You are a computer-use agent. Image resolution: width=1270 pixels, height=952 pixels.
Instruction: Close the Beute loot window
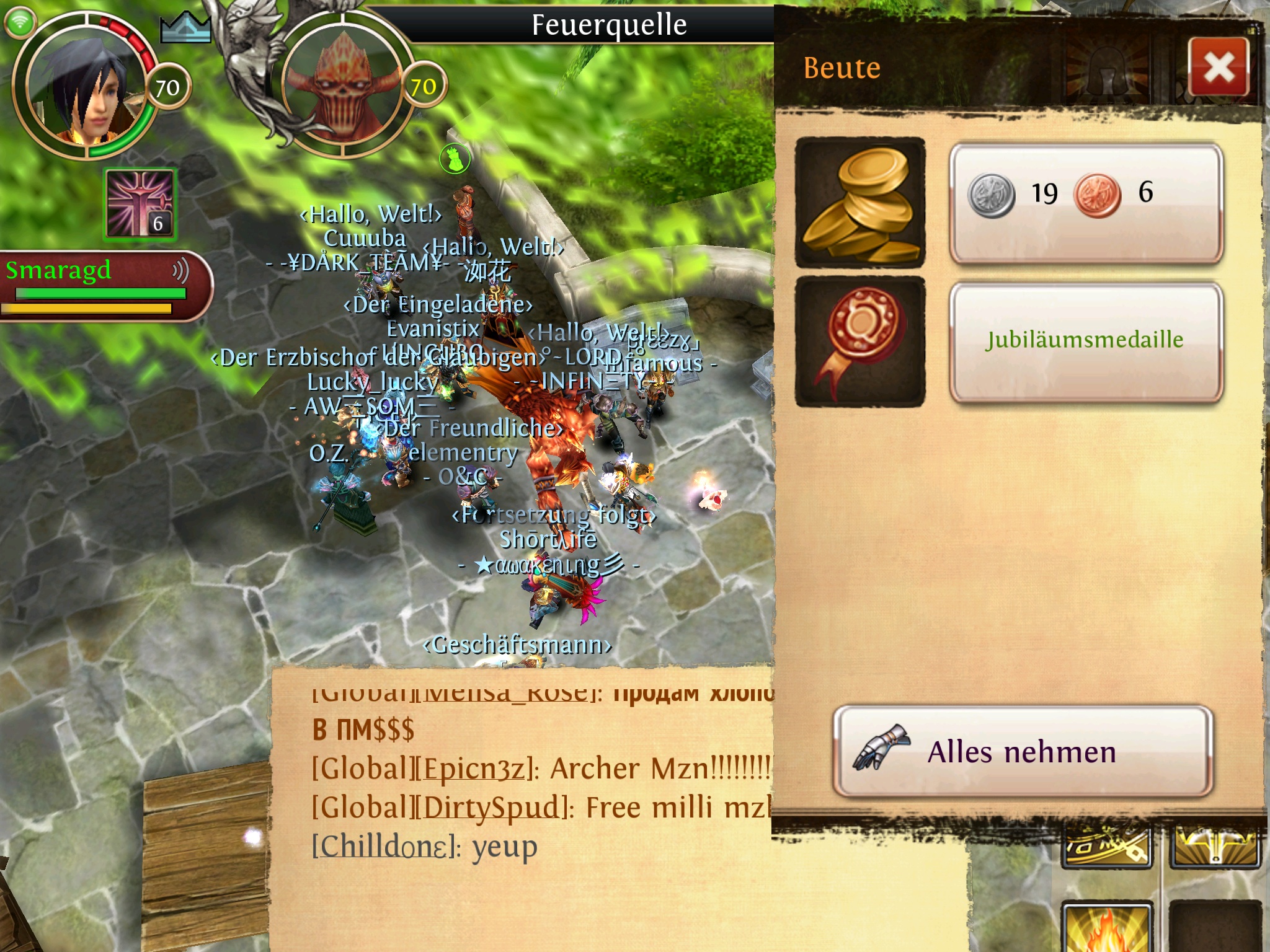click(x=1219, y=67)
